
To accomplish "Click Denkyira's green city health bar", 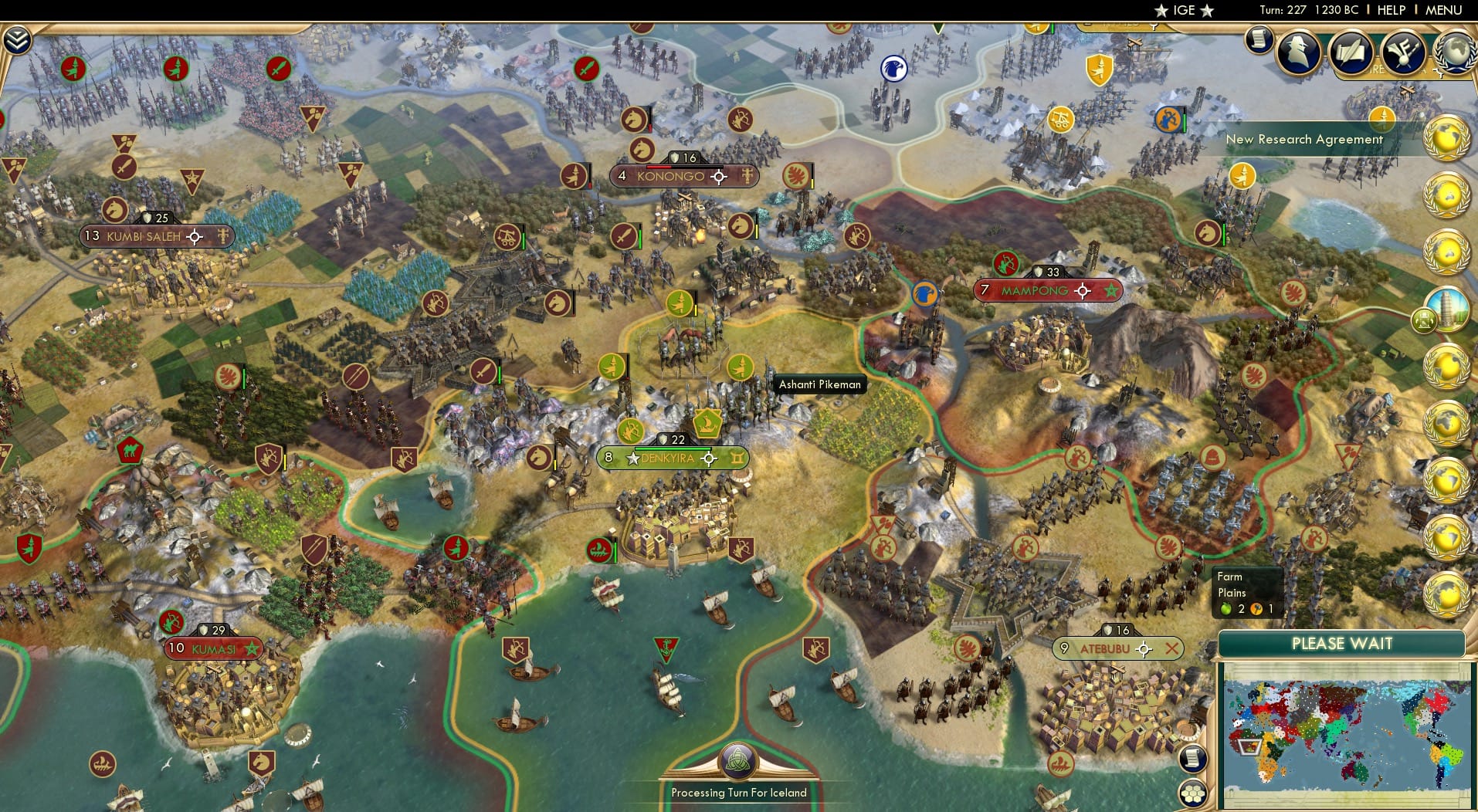I will click(x=673, y=448).
